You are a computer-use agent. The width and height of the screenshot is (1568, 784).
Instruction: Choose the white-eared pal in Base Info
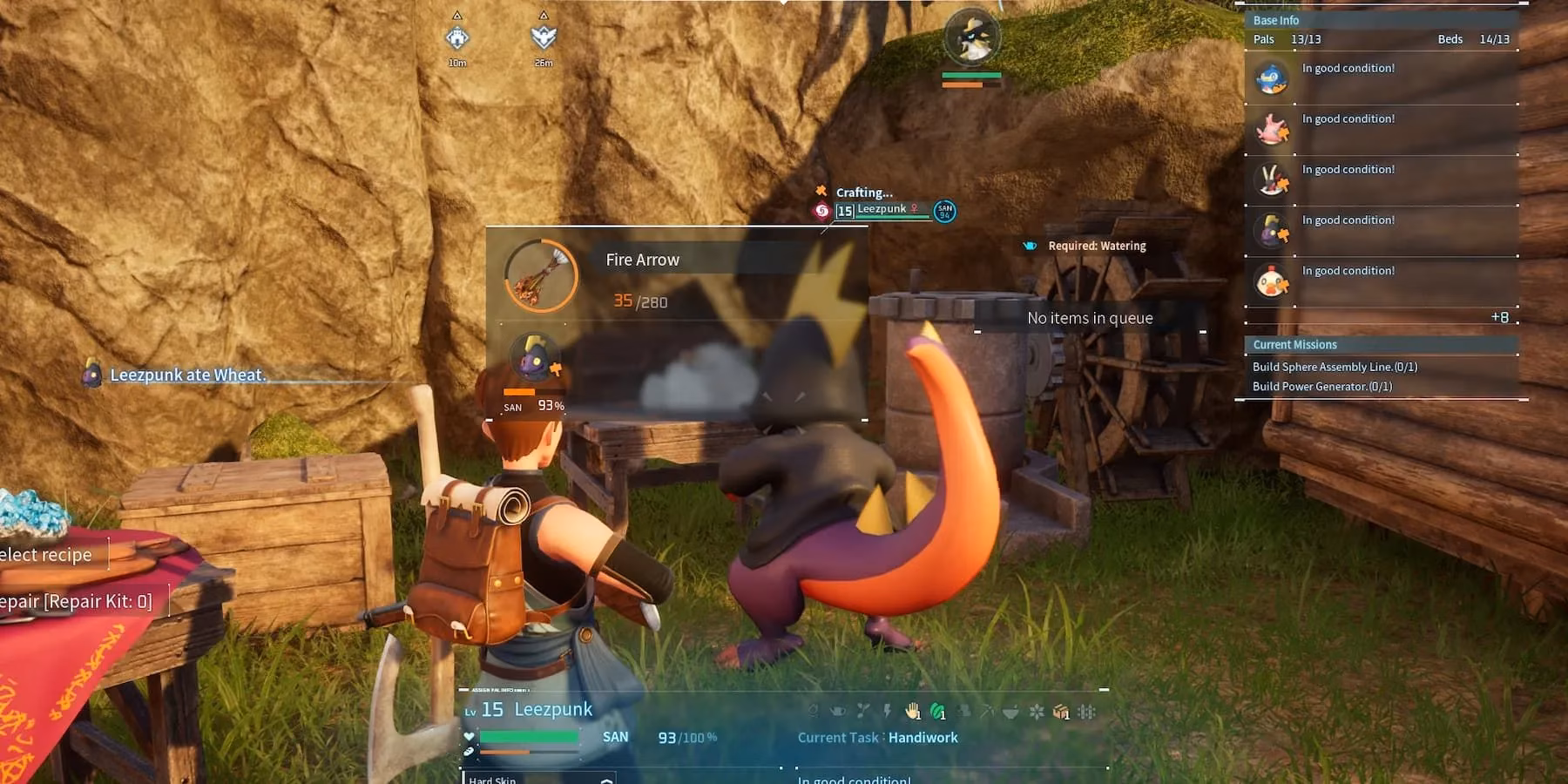[1271, 180]
